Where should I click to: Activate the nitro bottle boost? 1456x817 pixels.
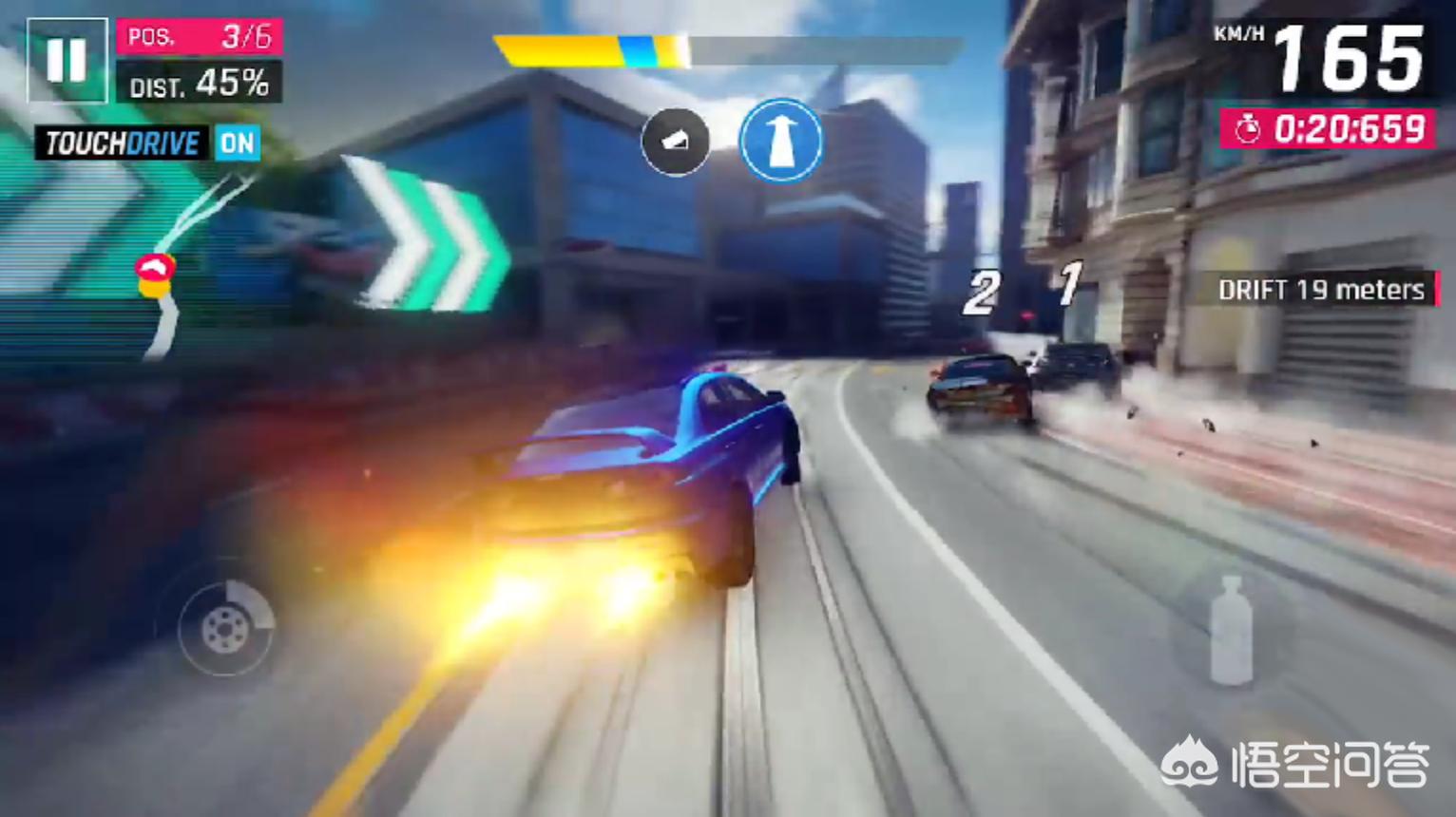coord(1231,631)
